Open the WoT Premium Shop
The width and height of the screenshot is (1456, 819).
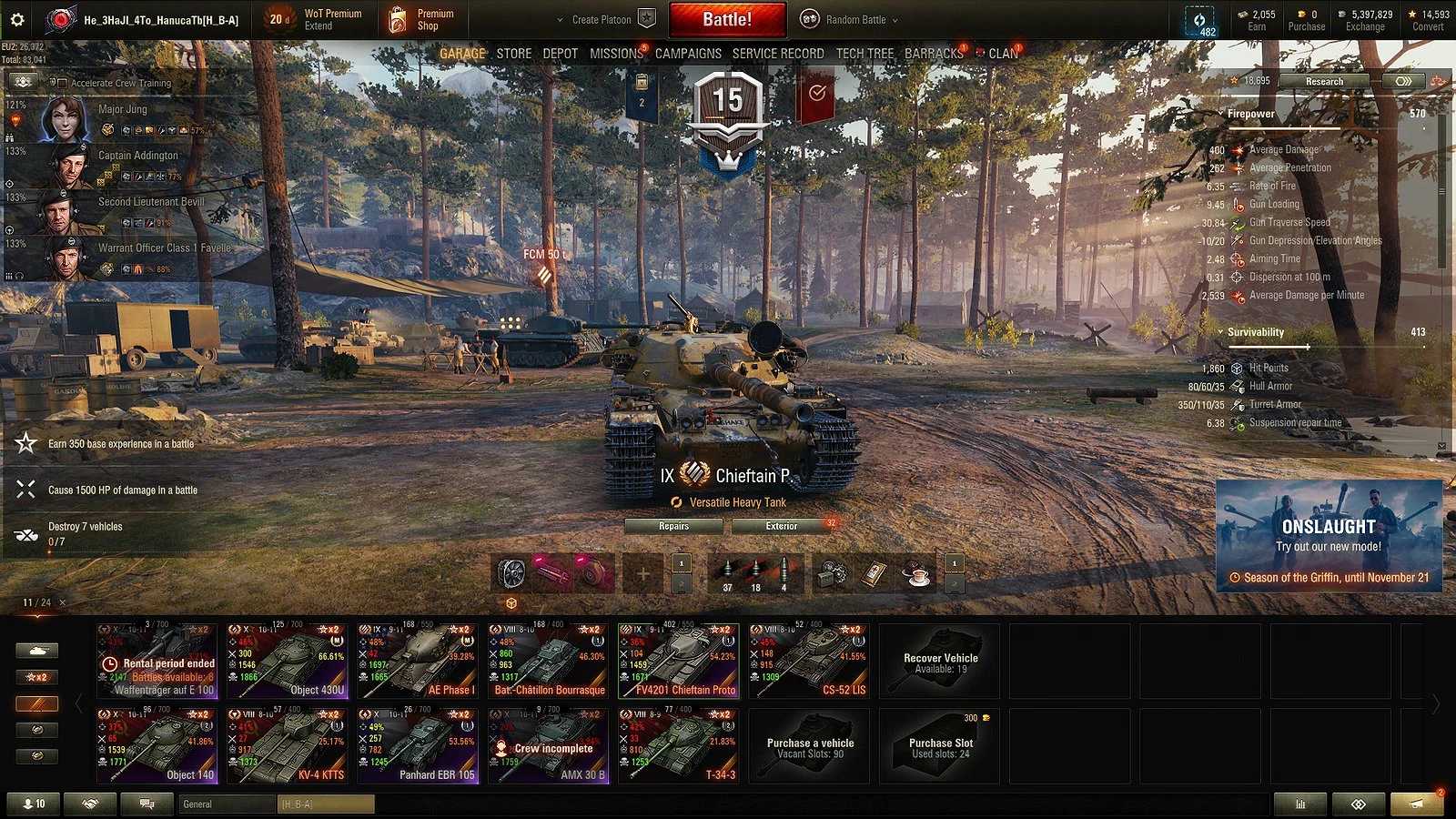click(x=421, y=18)
